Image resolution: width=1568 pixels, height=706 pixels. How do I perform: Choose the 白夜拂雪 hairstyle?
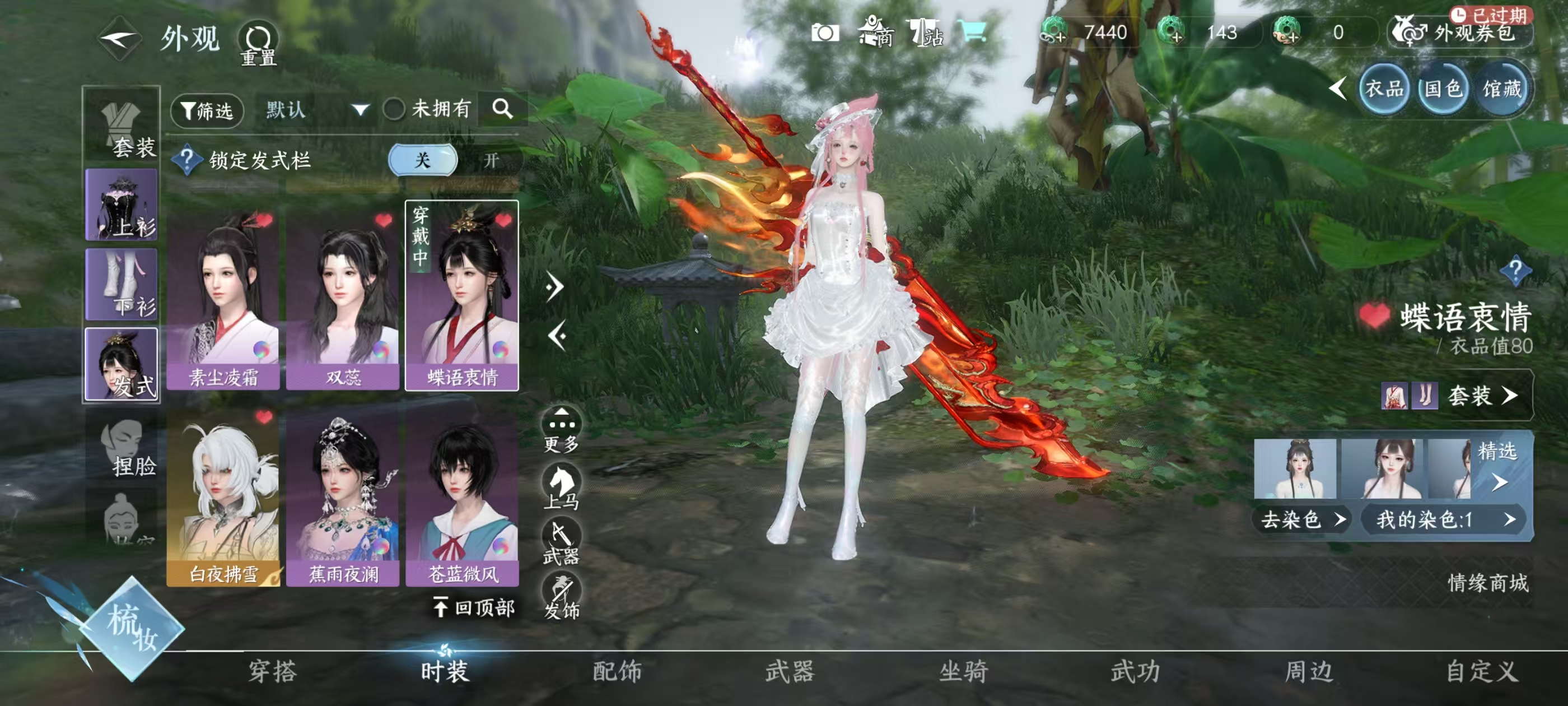[223, 496]
